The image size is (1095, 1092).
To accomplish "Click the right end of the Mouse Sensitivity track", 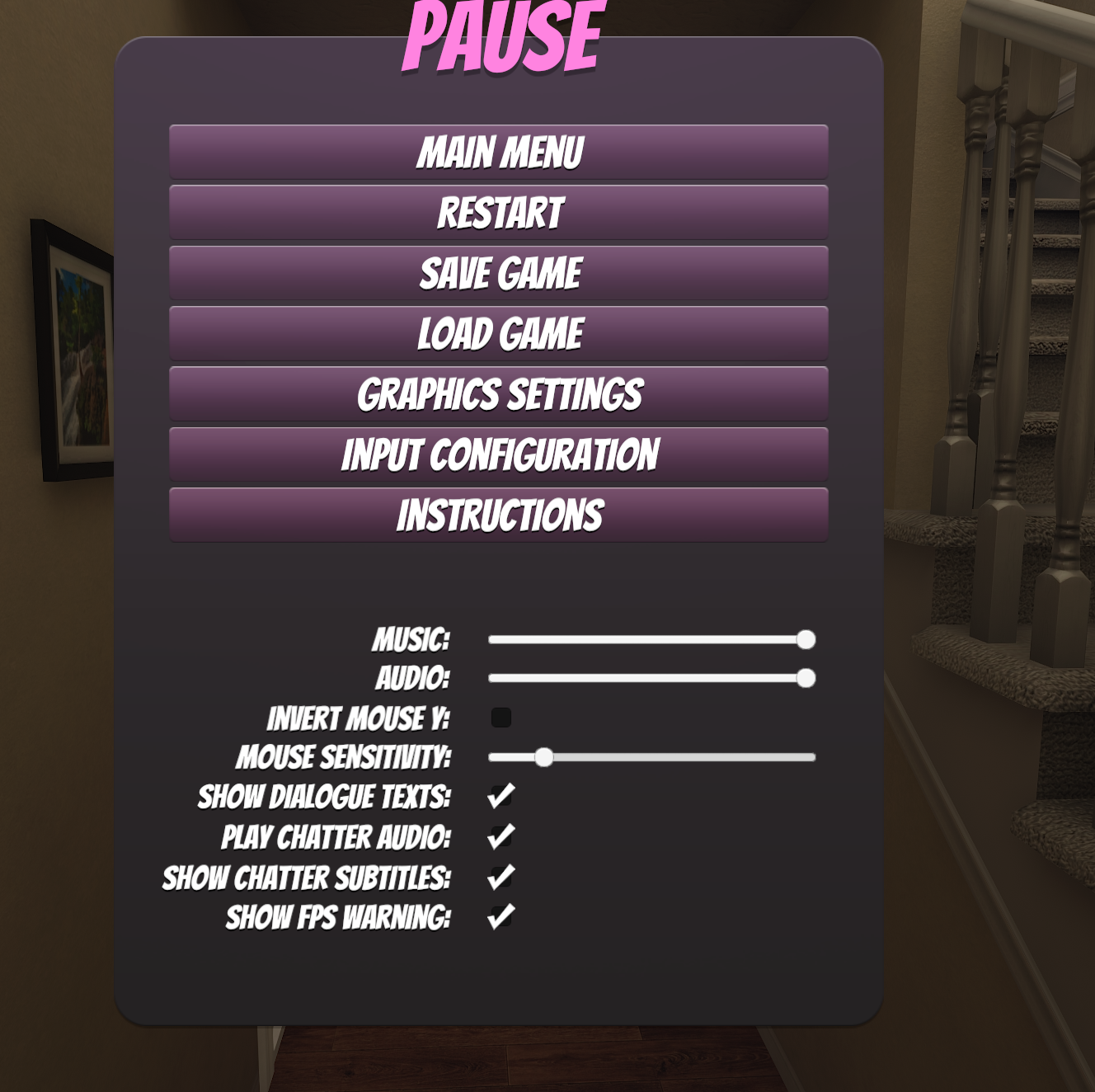I will click(812, 757).
